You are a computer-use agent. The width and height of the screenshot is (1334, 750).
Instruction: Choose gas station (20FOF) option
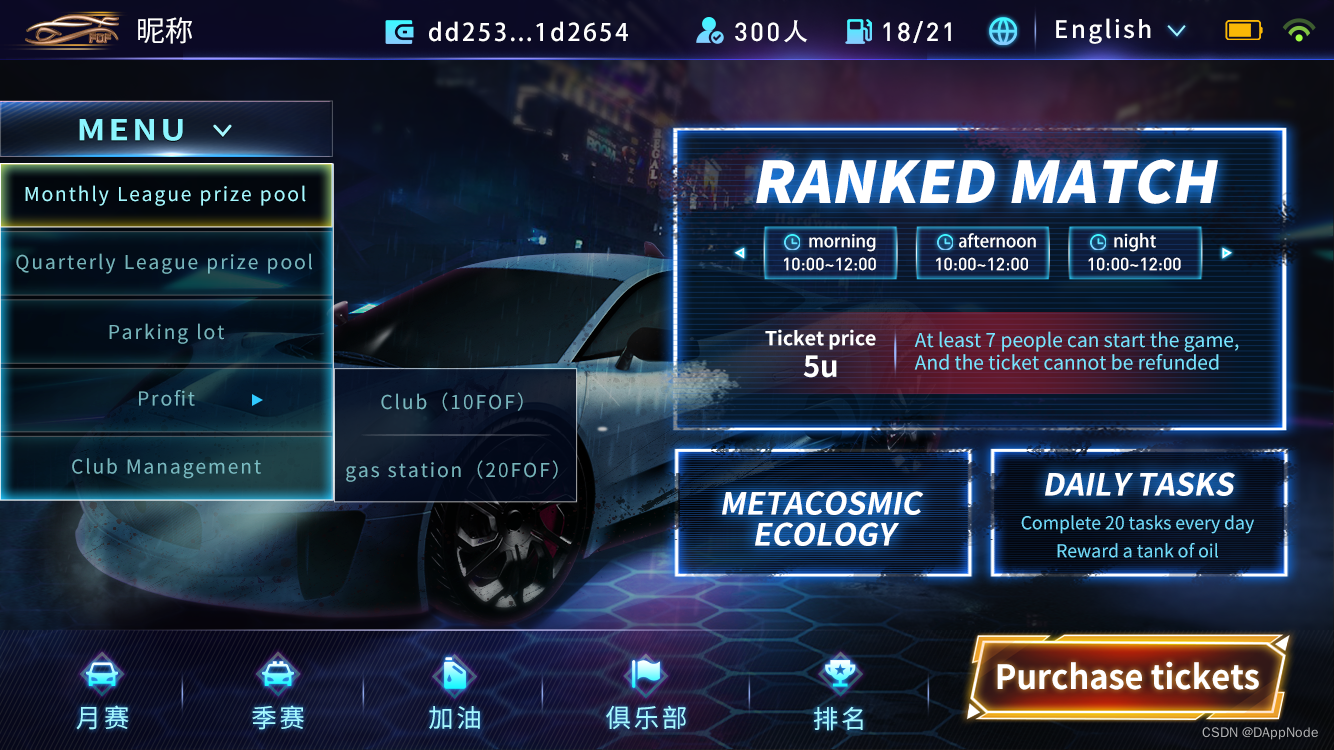(453, 470)
